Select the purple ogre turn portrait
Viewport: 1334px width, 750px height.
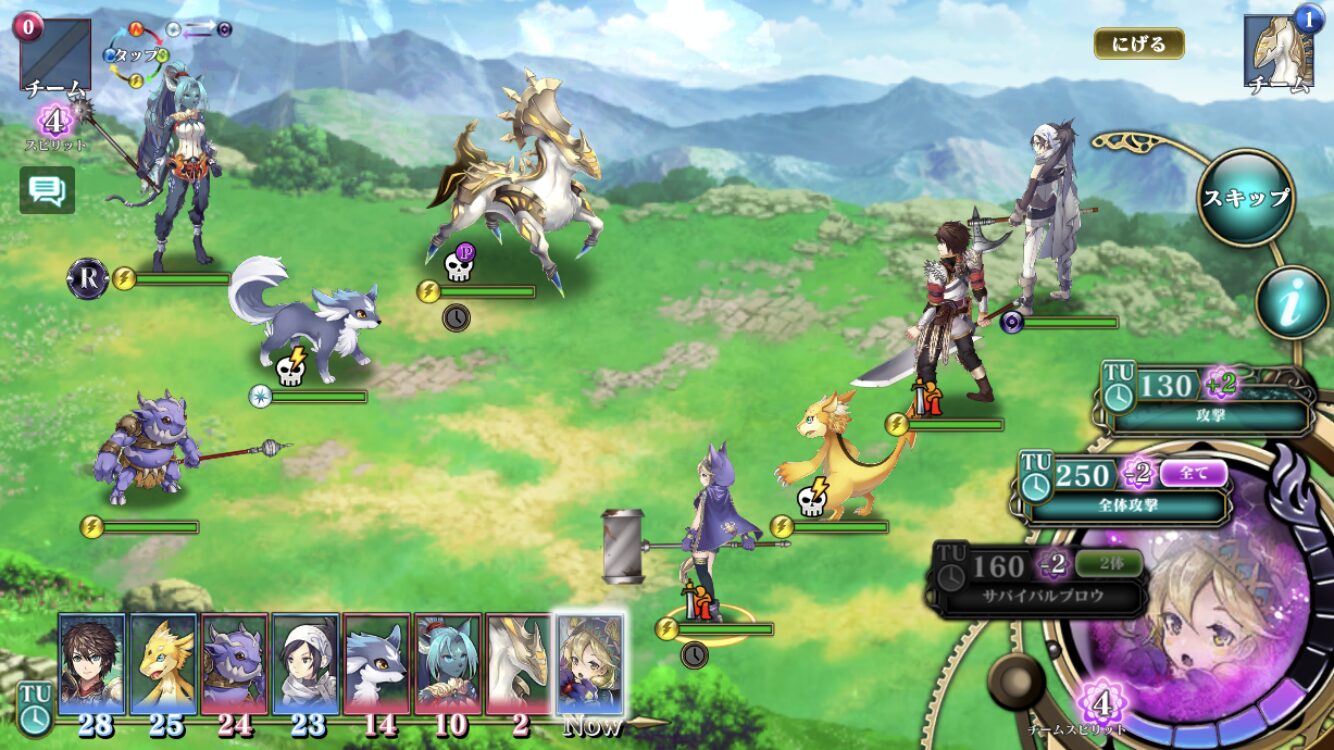[233, 664]
